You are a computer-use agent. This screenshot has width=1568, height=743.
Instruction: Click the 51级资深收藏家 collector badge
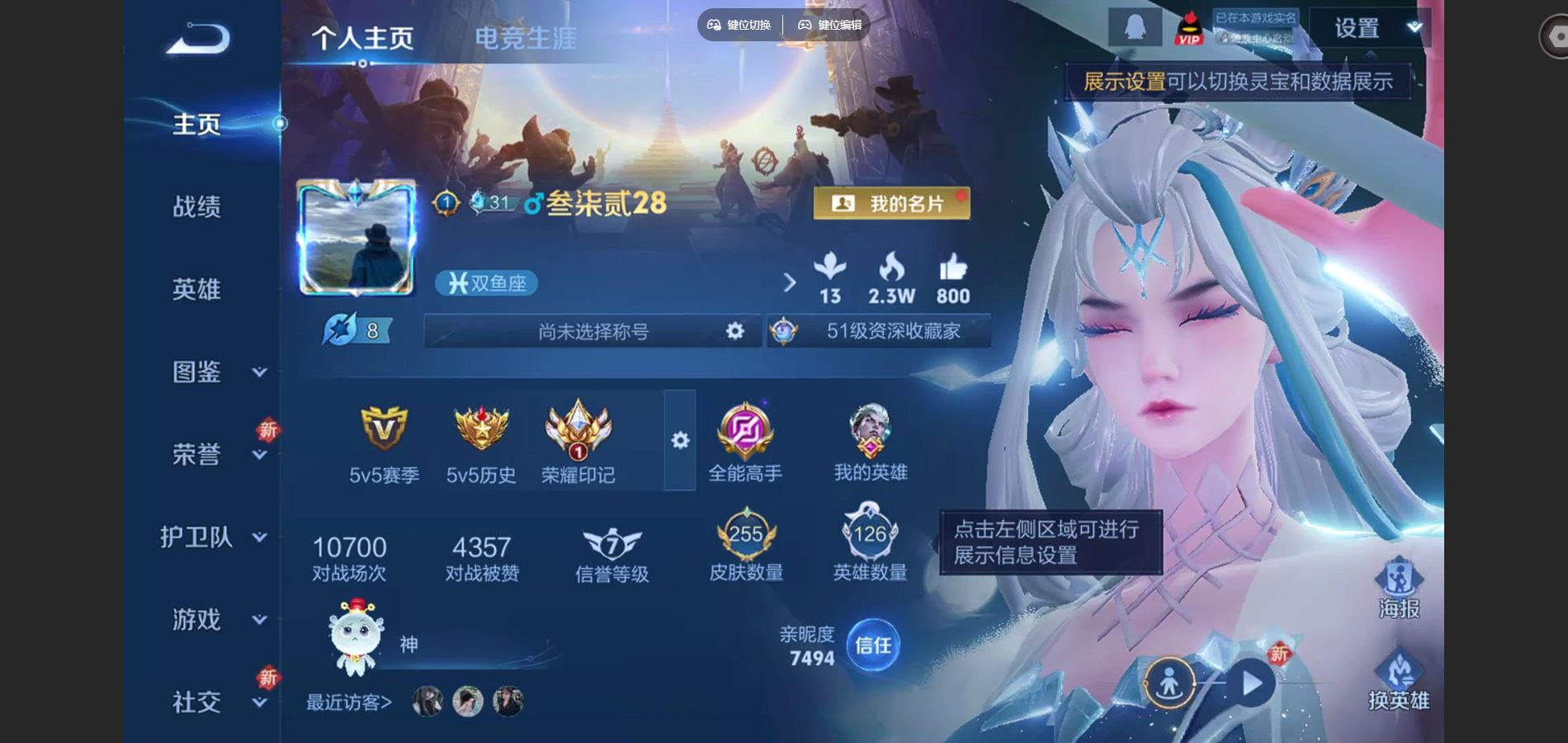(x=887, y=330)
